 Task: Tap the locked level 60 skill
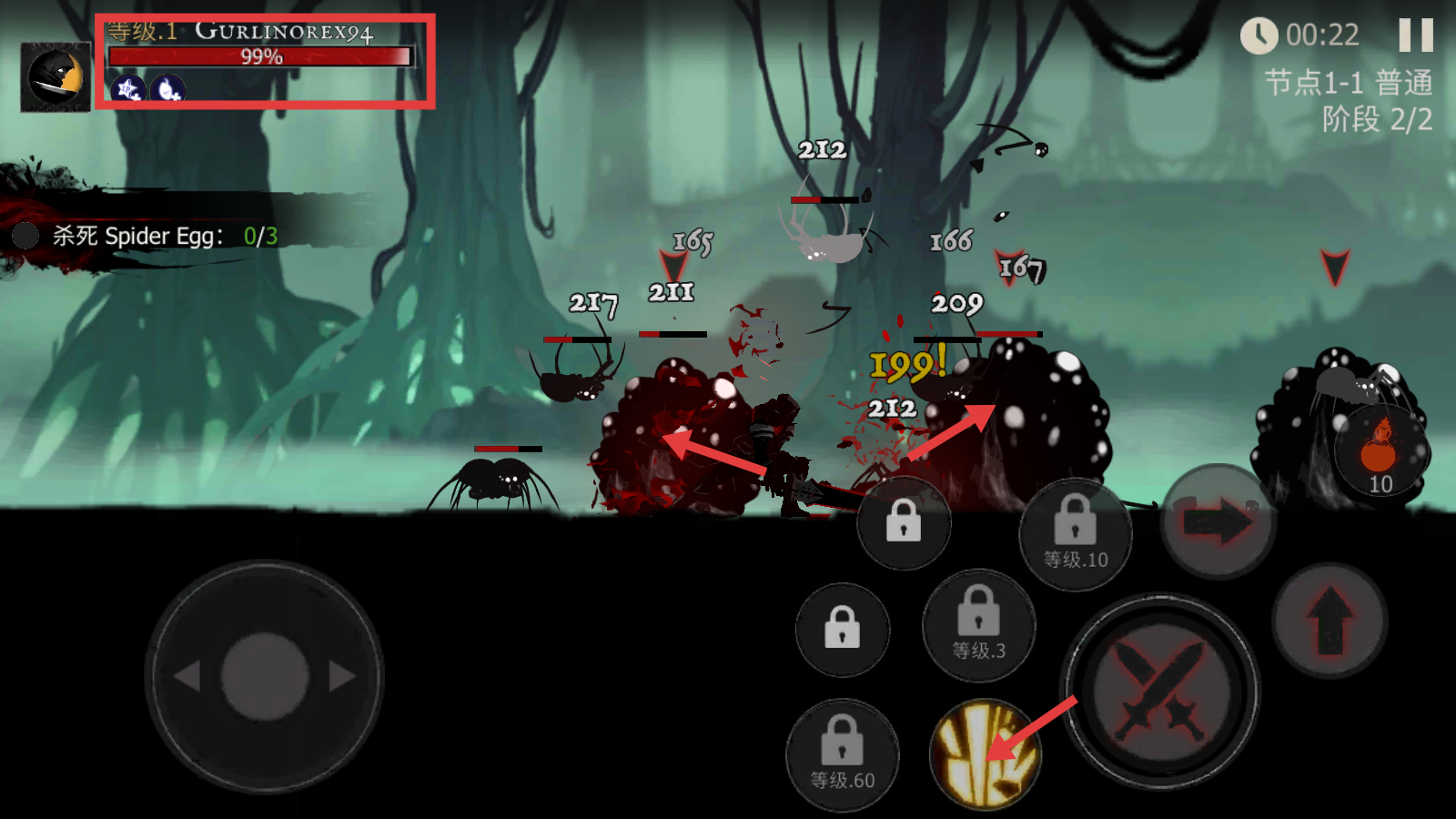tap(843, 754)
